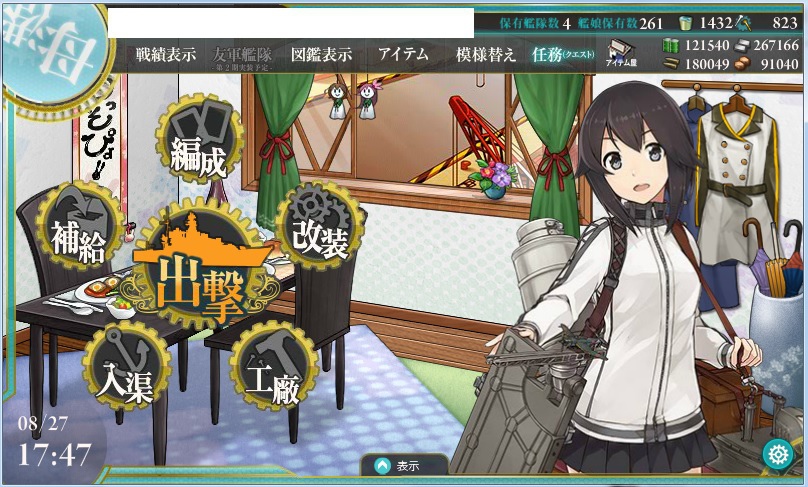Click the 友軍艦隊 friendly fleet entry
The height and width of the screenshot is (487, 808).
(x=243, y=55)
